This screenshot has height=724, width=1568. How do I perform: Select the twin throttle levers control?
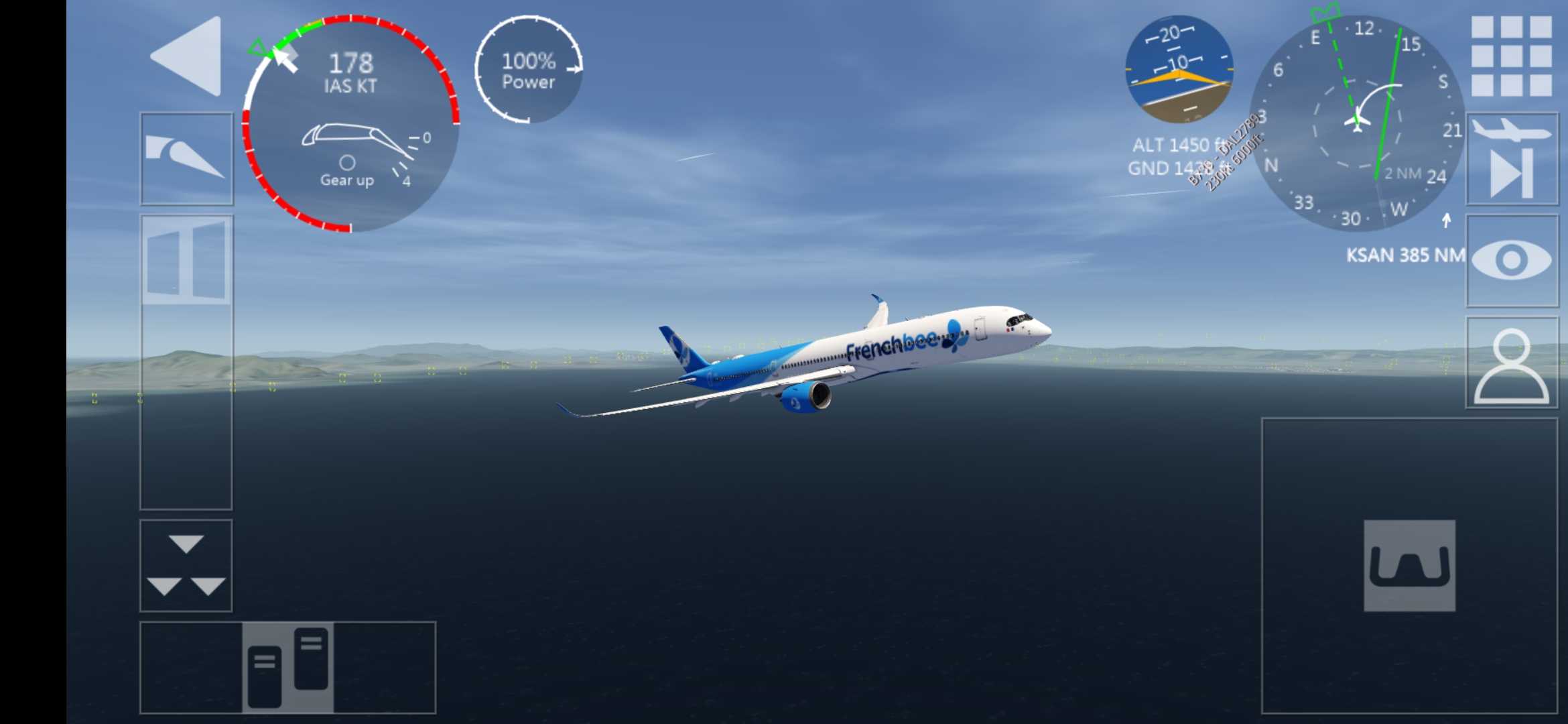[x=288, y=667]
